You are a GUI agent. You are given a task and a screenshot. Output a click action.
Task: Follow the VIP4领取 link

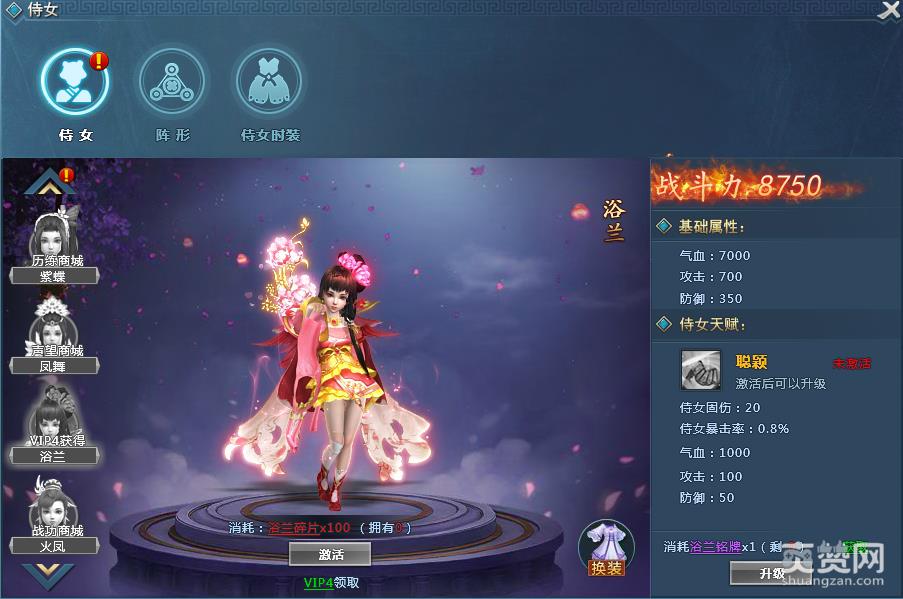(x=331, y=582)
